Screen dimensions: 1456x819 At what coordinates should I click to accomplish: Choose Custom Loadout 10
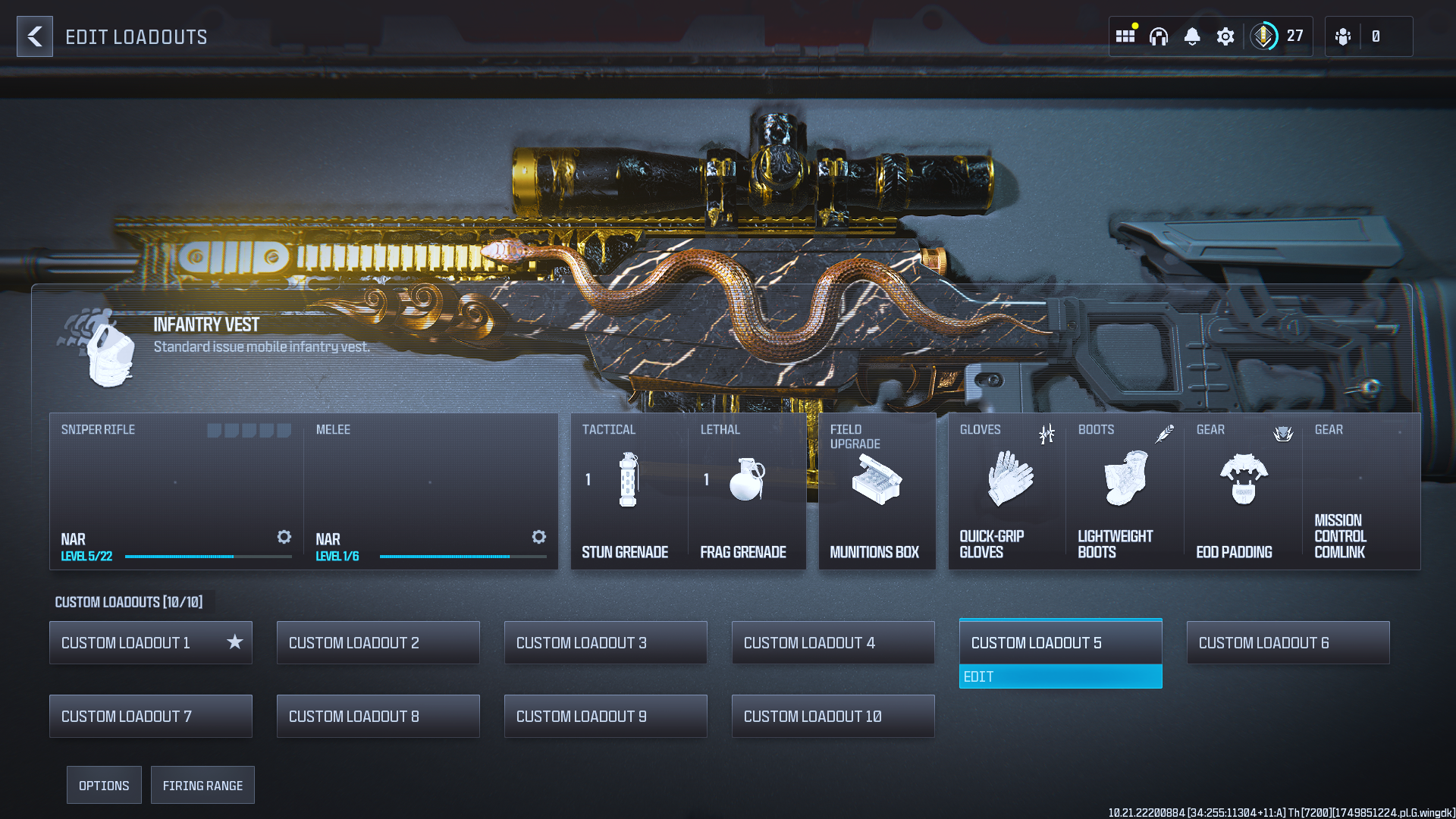tap(833, 717)
